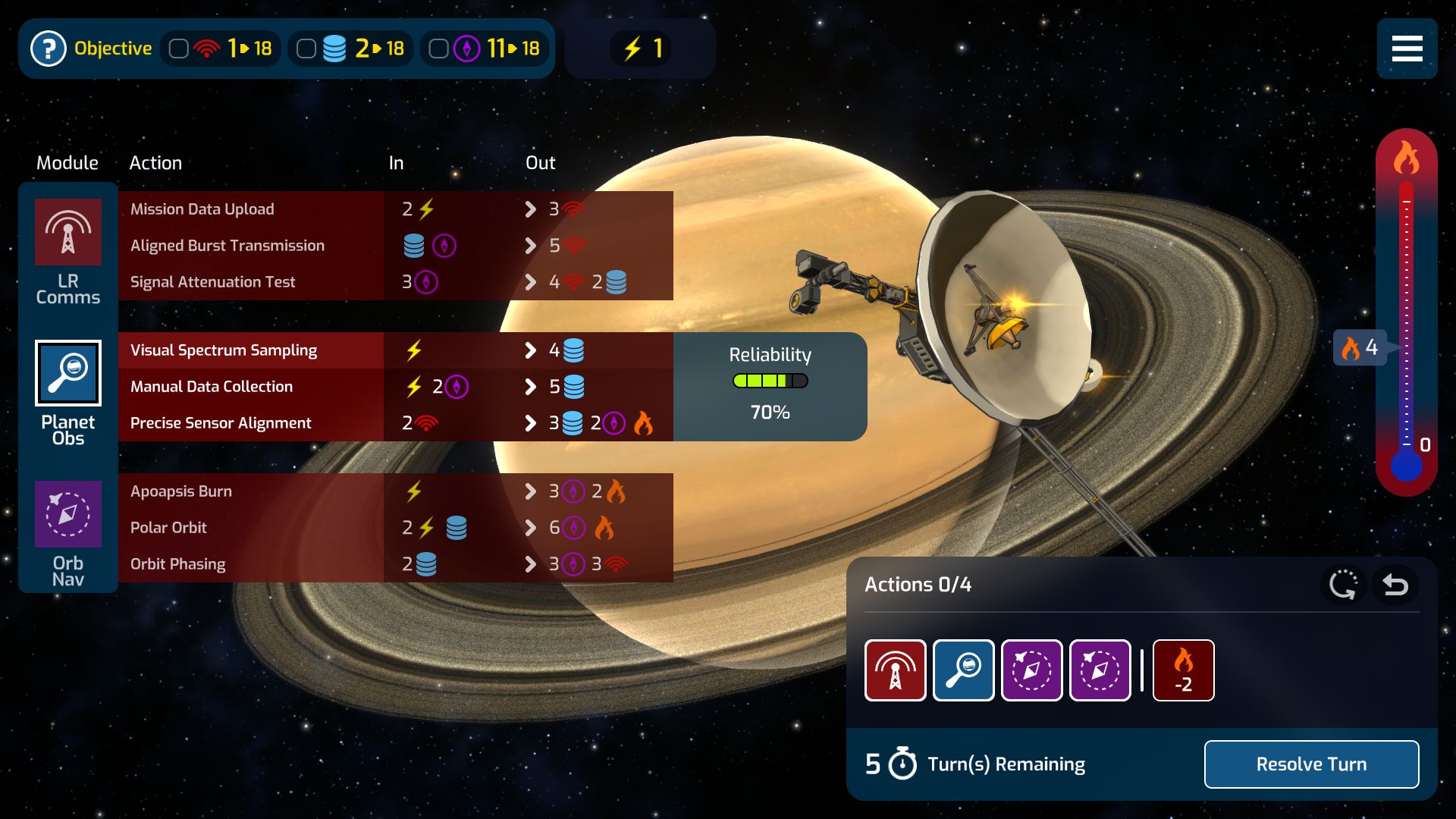1456x819 pixels.
Task: Select the LR Comms module
Action: (x=68, y=232)
